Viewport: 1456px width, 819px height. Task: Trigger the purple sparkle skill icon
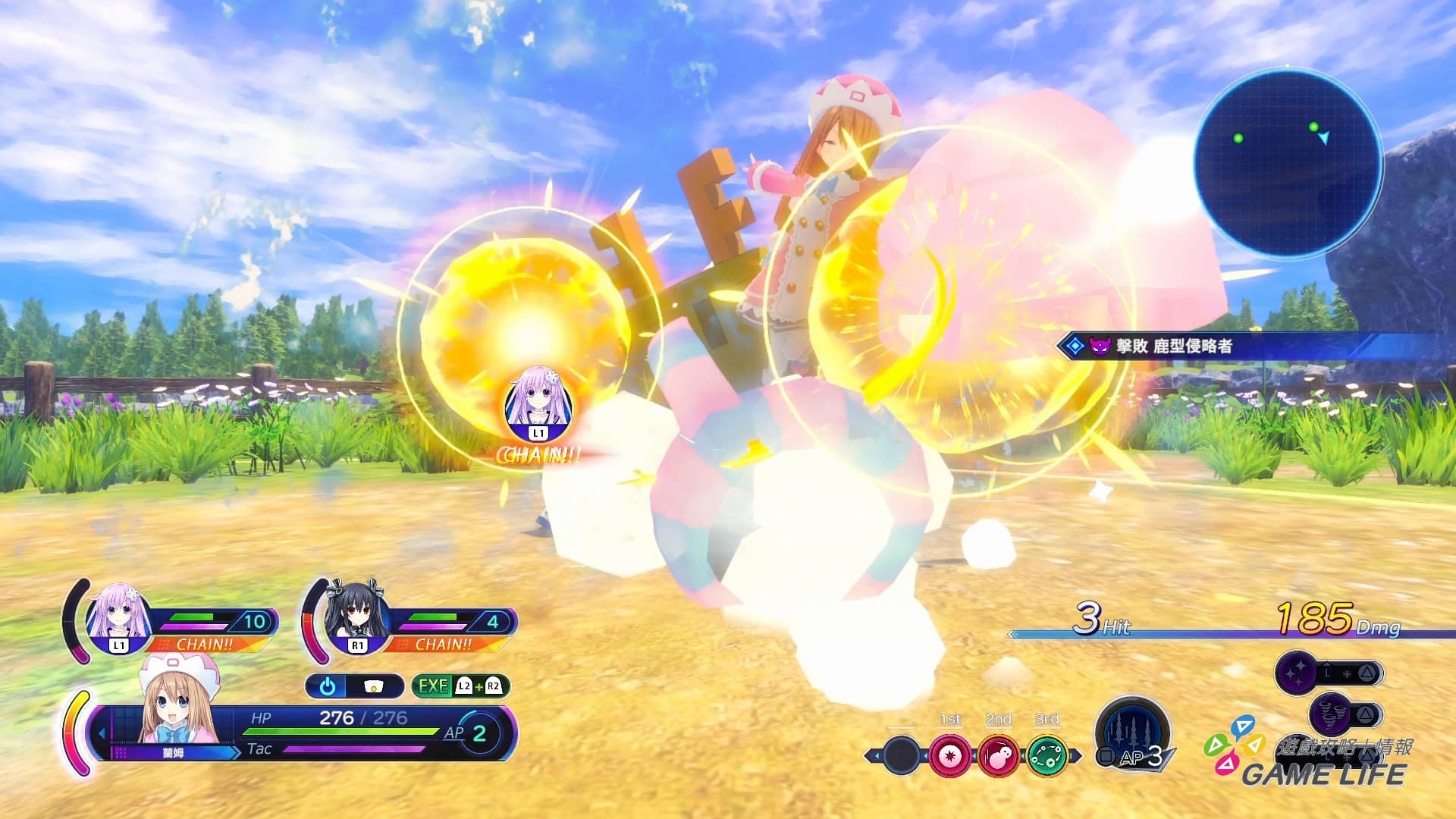(1296, 673)
